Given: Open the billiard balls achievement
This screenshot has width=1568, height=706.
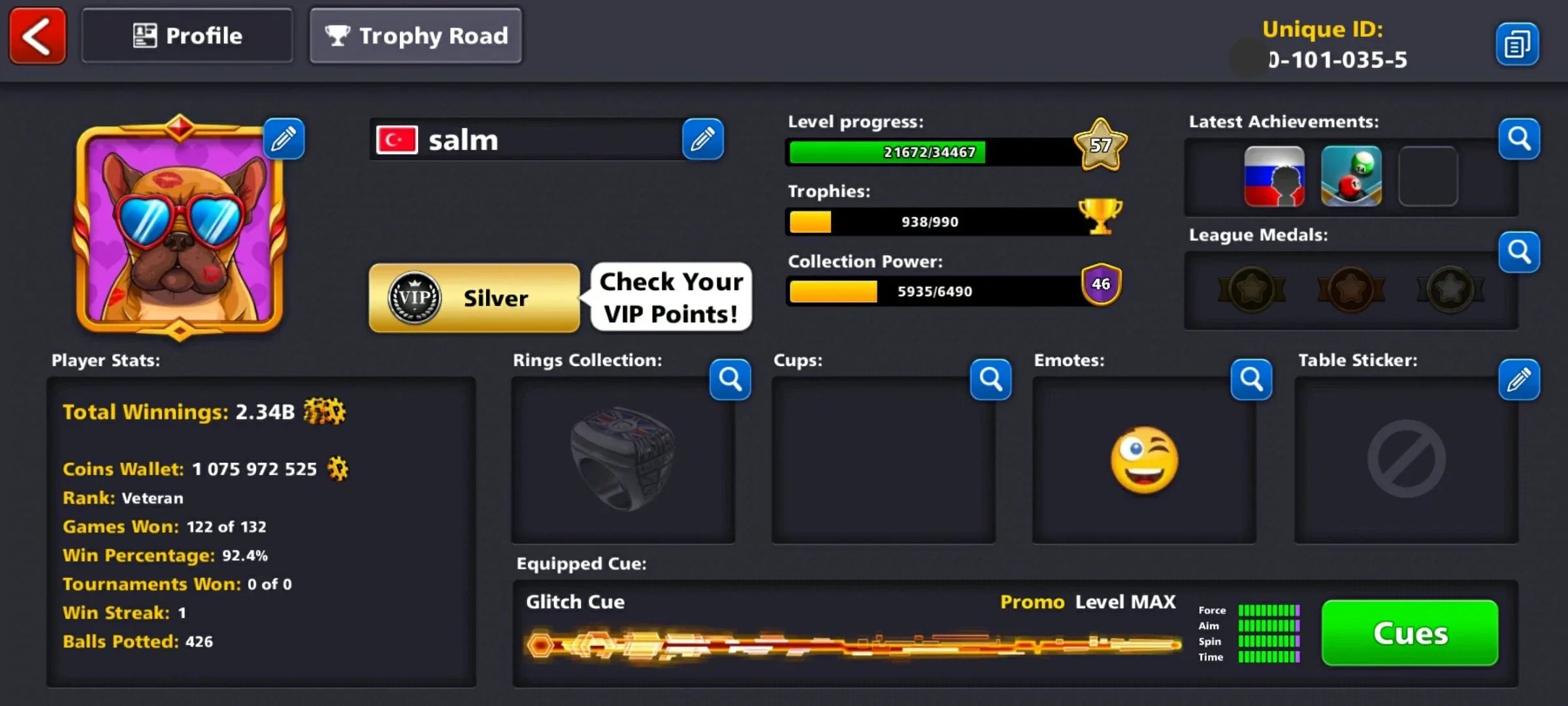Looking at the screenshot, I should click(1352, 176).
